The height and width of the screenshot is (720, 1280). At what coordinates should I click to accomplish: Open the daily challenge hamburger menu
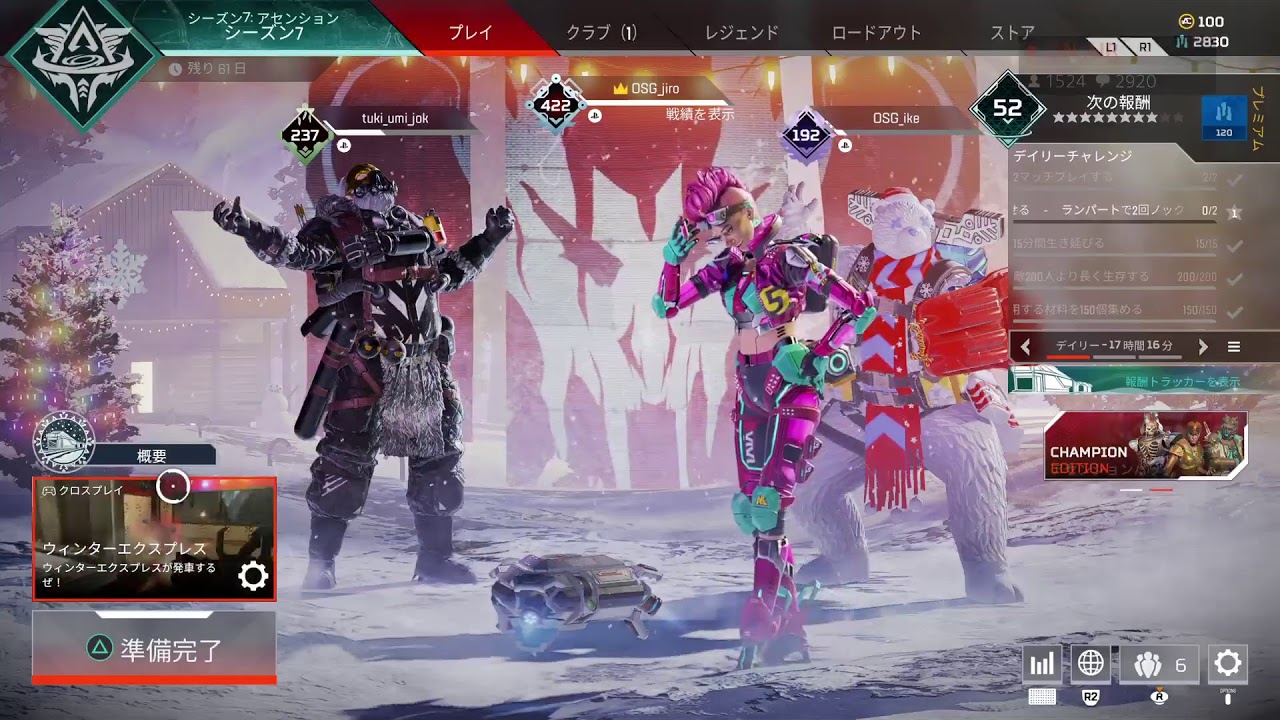click(x=1235, y=346)
